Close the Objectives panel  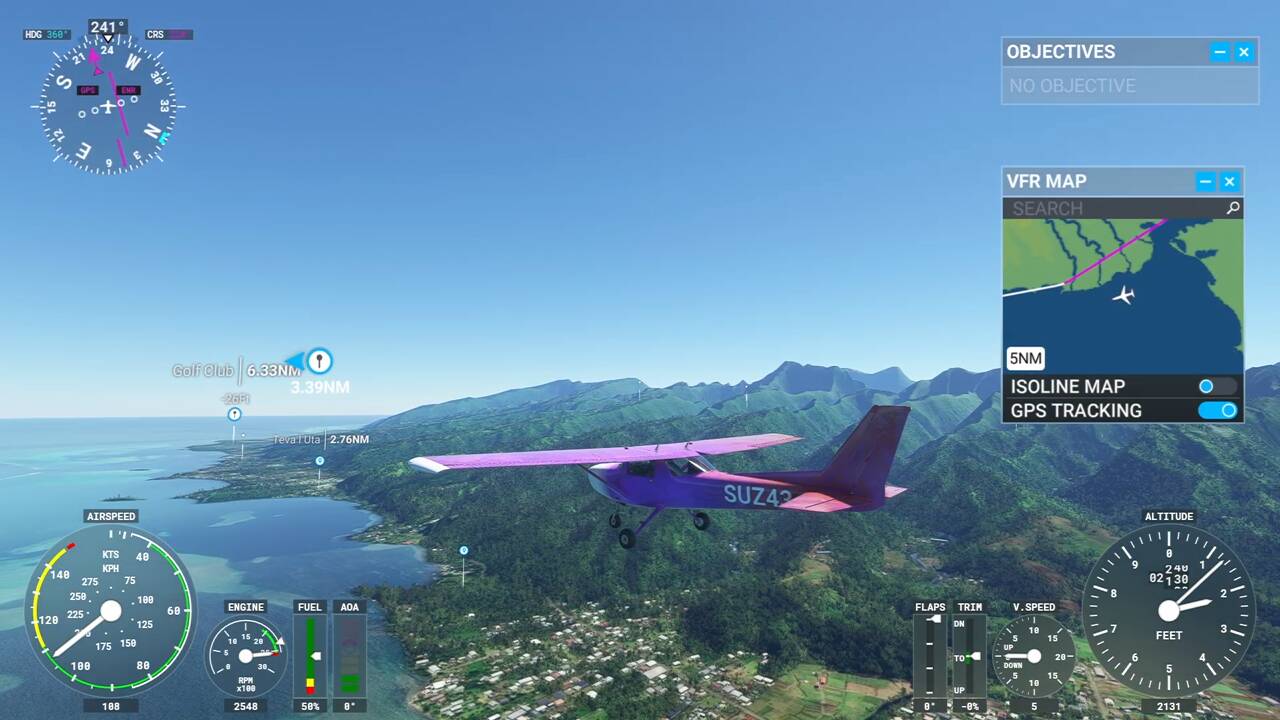click(1244, 53)
